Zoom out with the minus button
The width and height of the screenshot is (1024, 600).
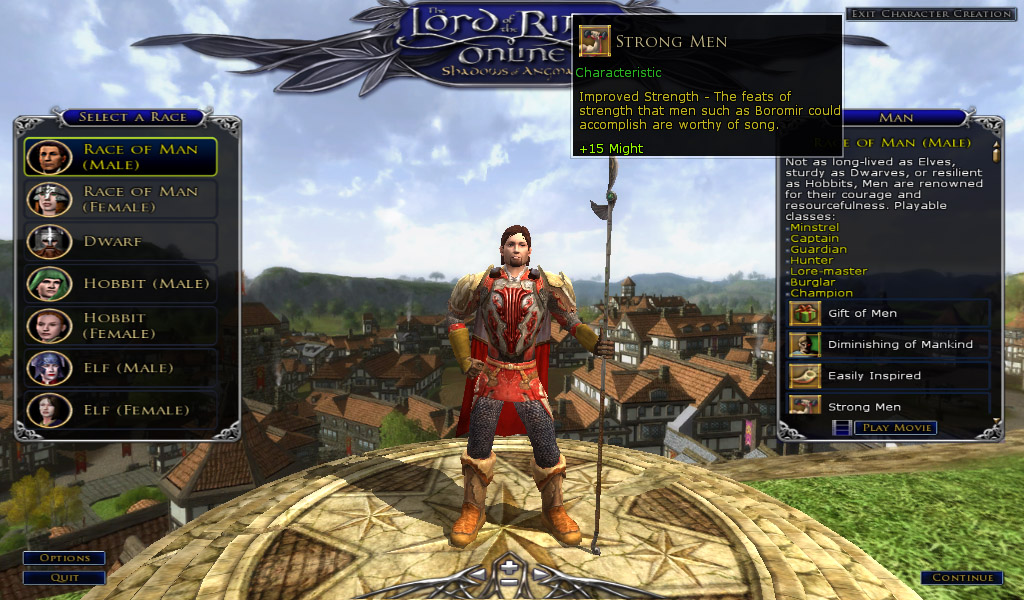click(510, 582)
